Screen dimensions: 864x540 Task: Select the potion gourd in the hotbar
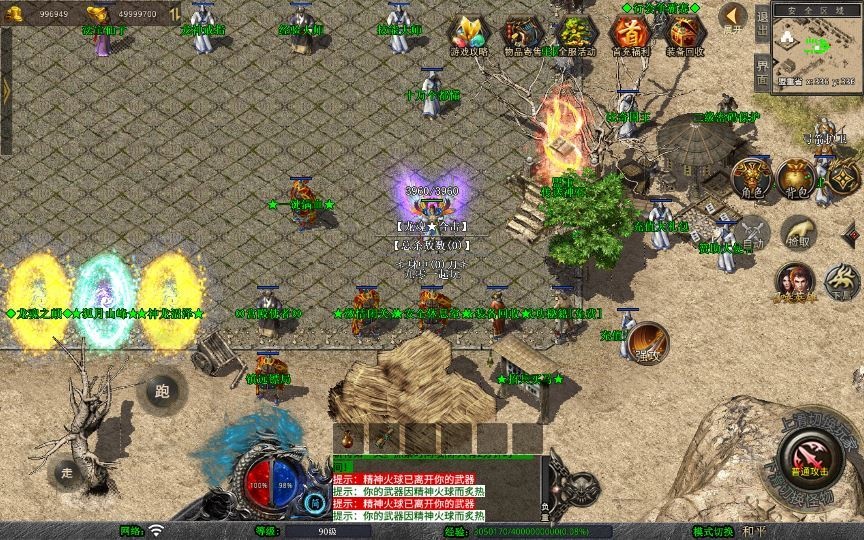[348, 437]
